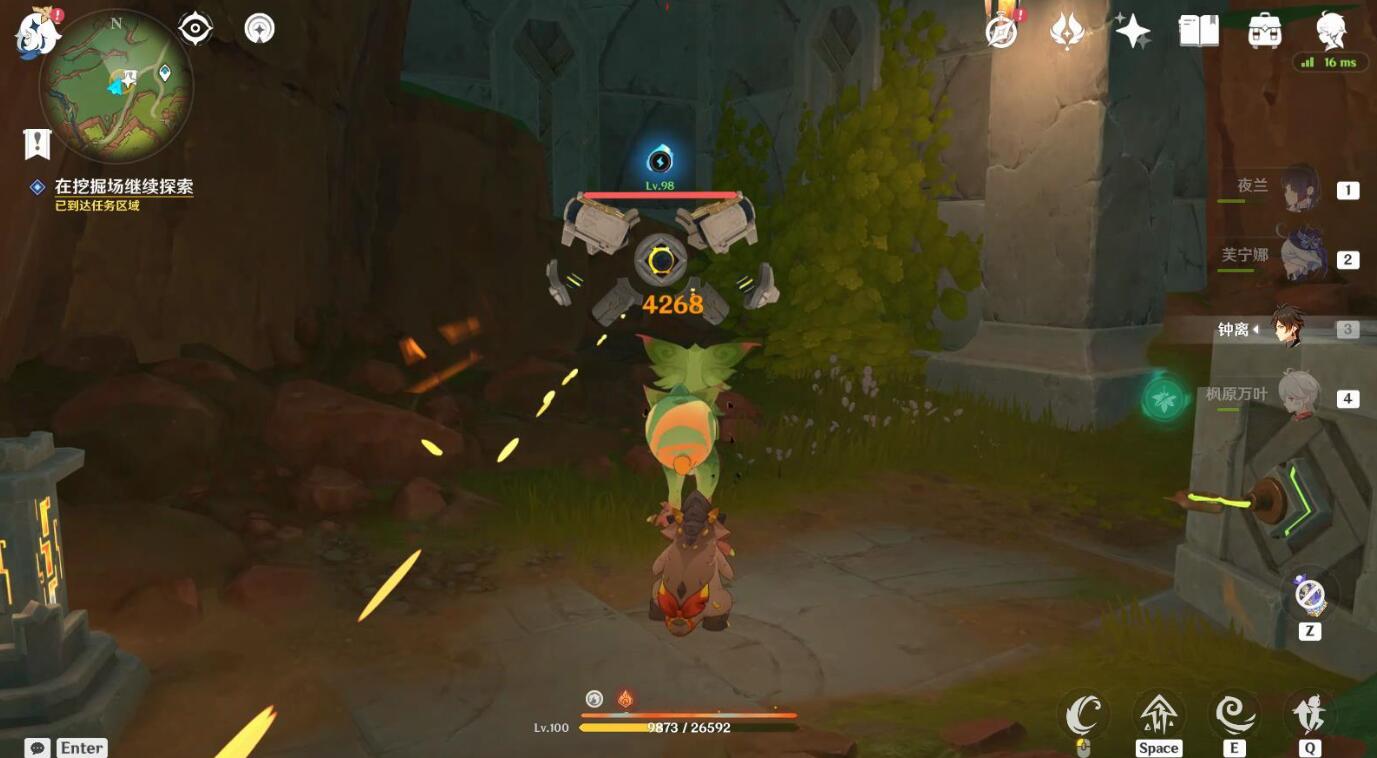Image resolution: width=1377 pixels, height=758 pixels.
Task: Activate the crescent normal attack icon
Action: coord(1083,715)
